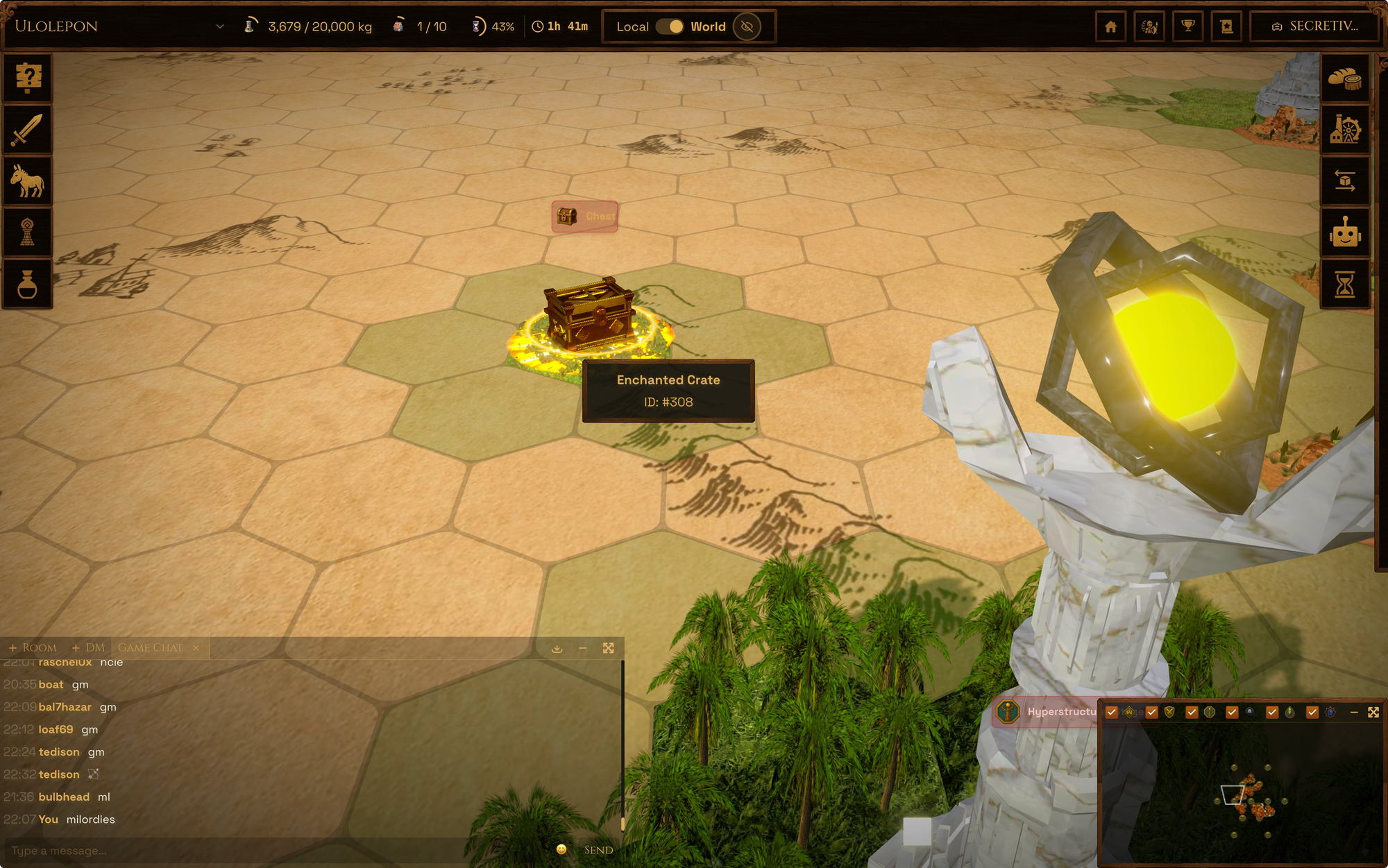Open the potion flask menu
This screenshot has height=868, width=1388.
click(28, 284)
